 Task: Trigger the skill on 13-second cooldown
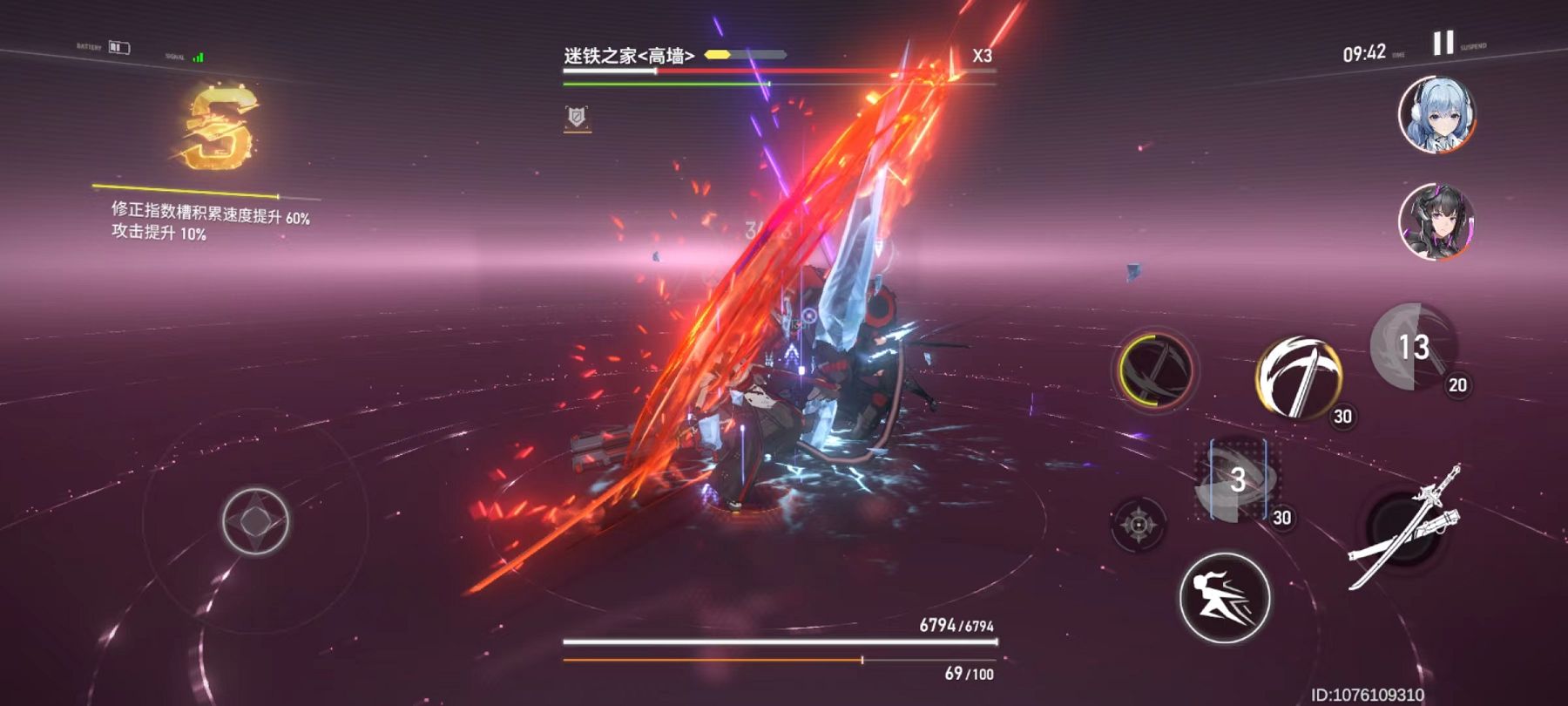(x=1413, y=347)
